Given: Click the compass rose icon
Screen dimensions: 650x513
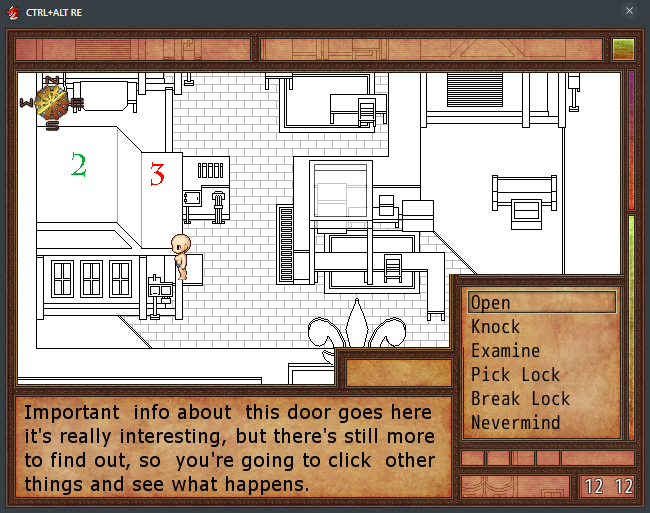Looking at the screenshot, I should pyautogui.click(x=51, y=101).
